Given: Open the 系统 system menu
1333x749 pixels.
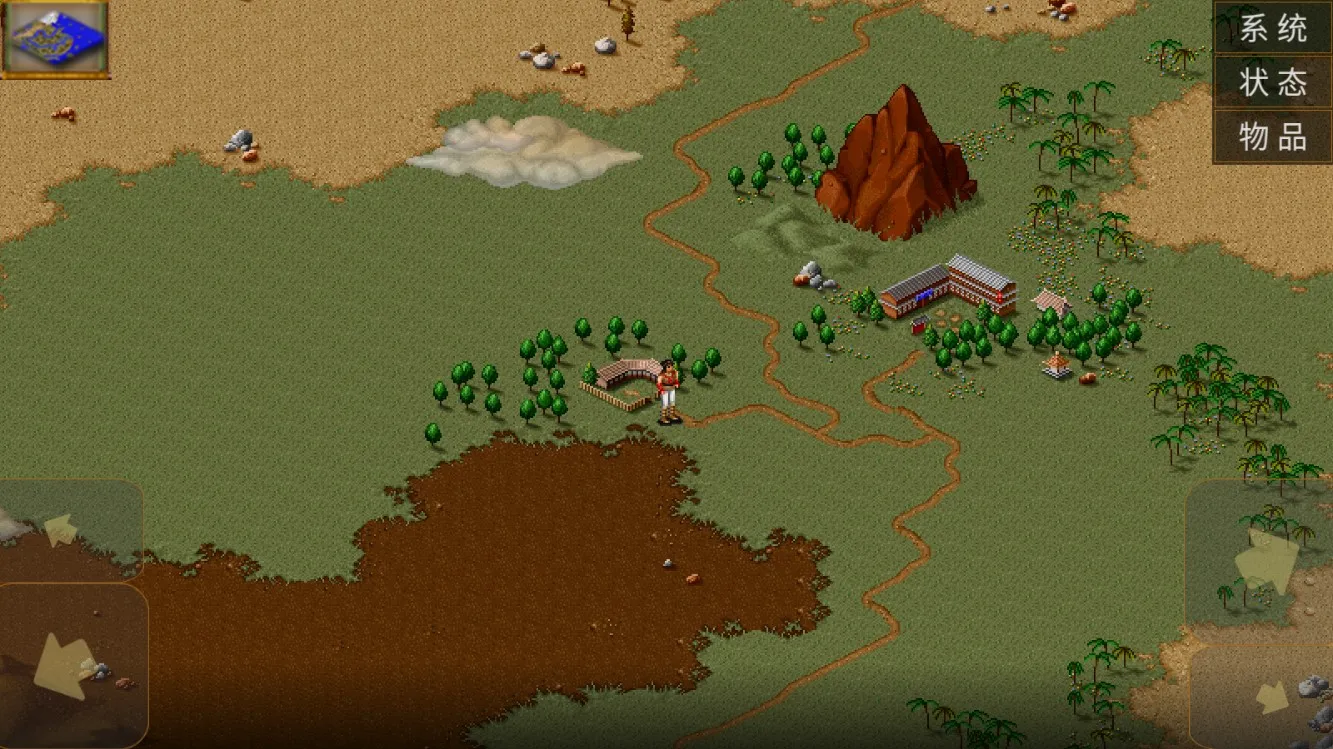Looking at the screenshot, I should 1273,28.
